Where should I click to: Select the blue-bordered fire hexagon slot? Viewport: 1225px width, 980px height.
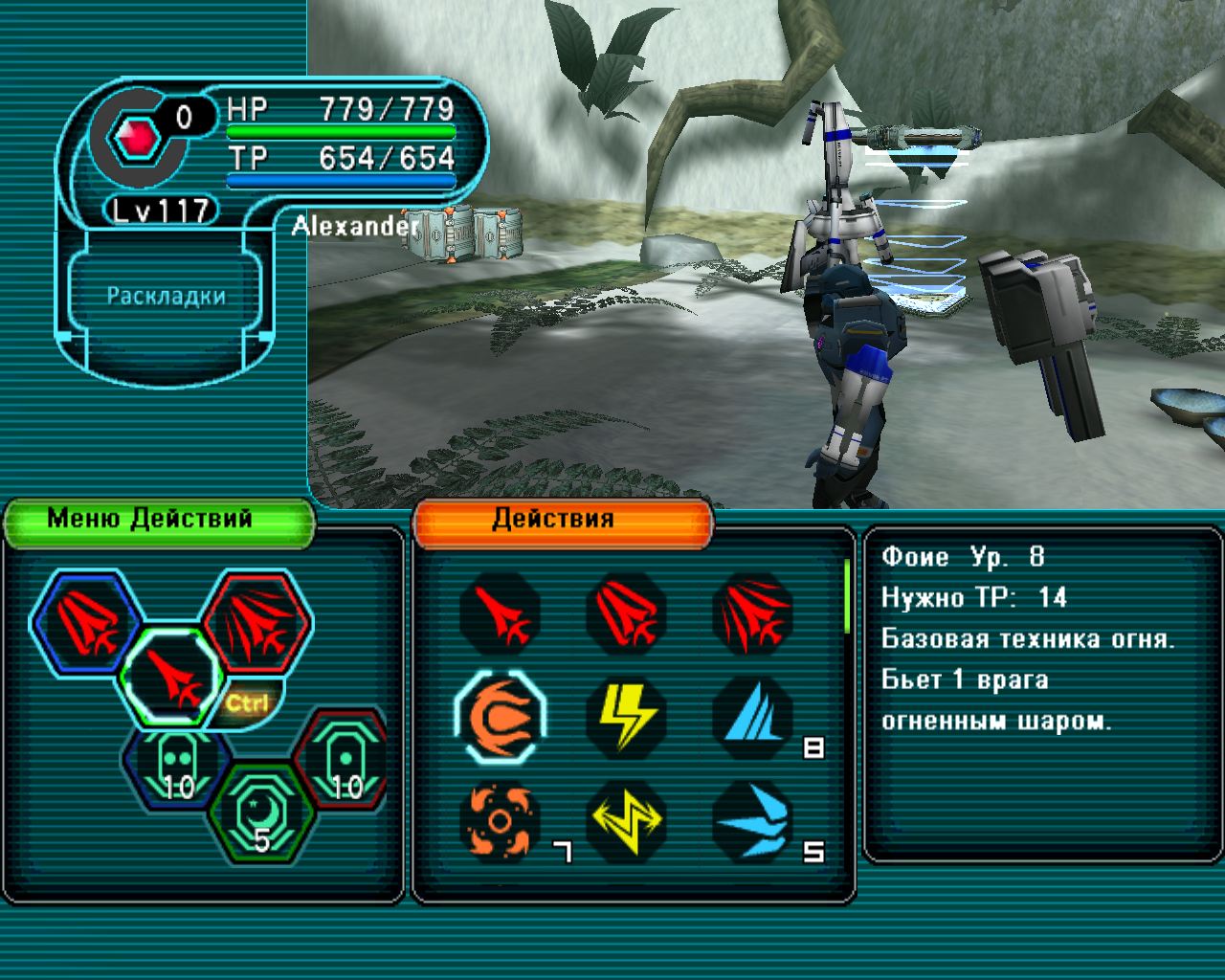point(84,622)
